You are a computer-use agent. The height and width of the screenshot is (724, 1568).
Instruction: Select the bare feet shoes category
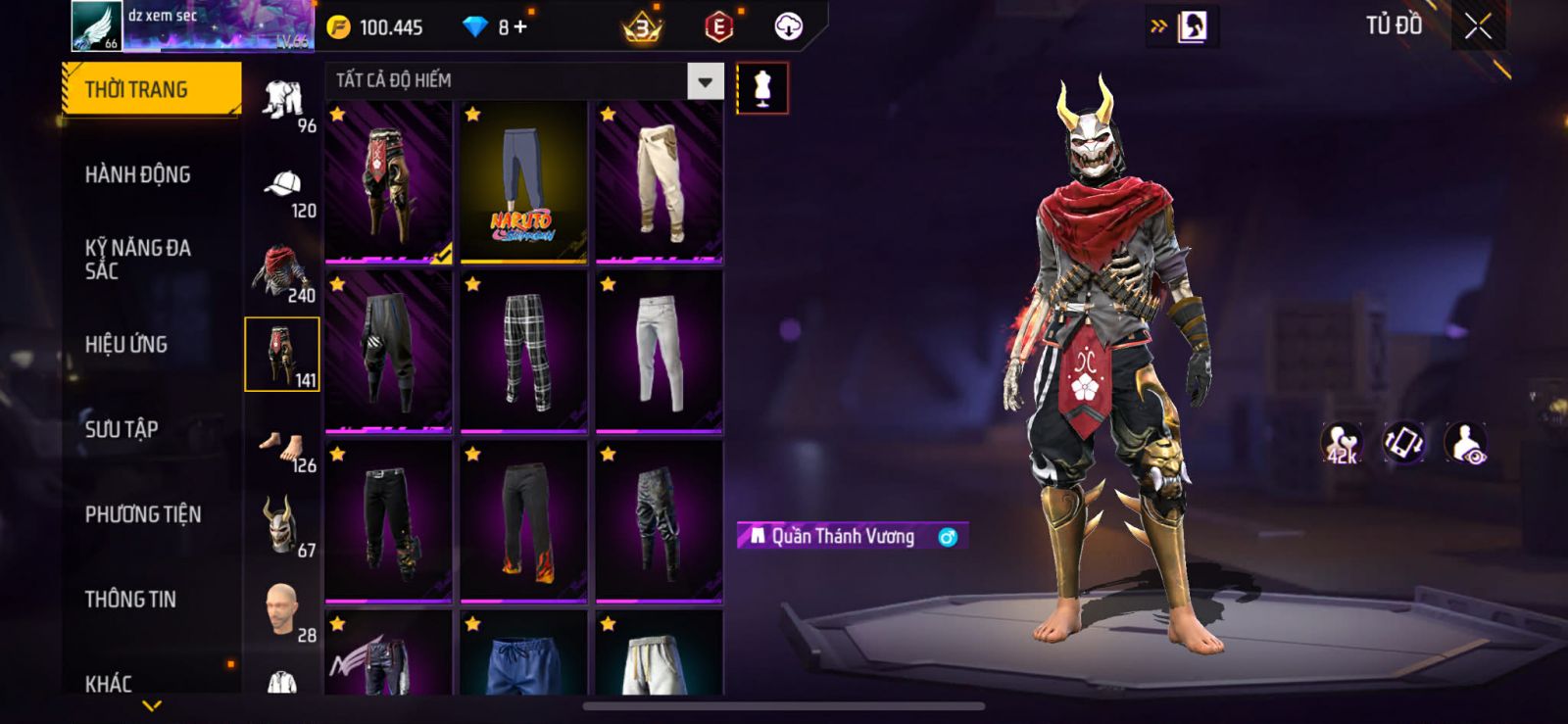(x=282, y=449)
